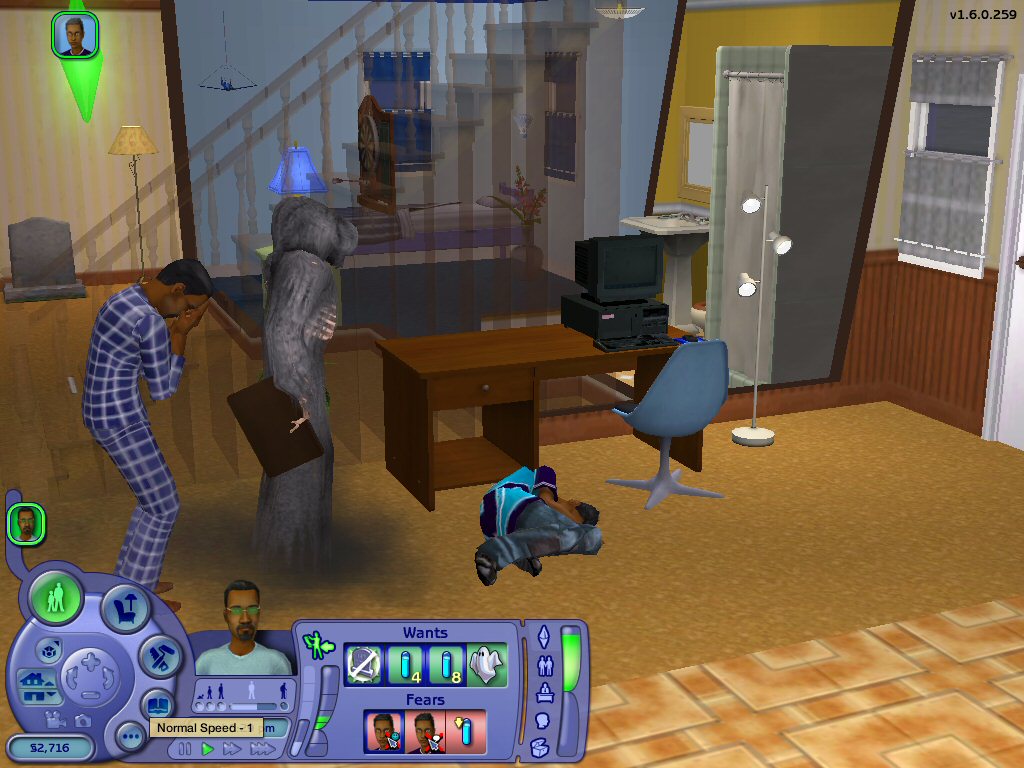This screenshot has width=1024, height=768.
Task: Set game speed to double fast-forward
Action: click(x=232, y=748)
